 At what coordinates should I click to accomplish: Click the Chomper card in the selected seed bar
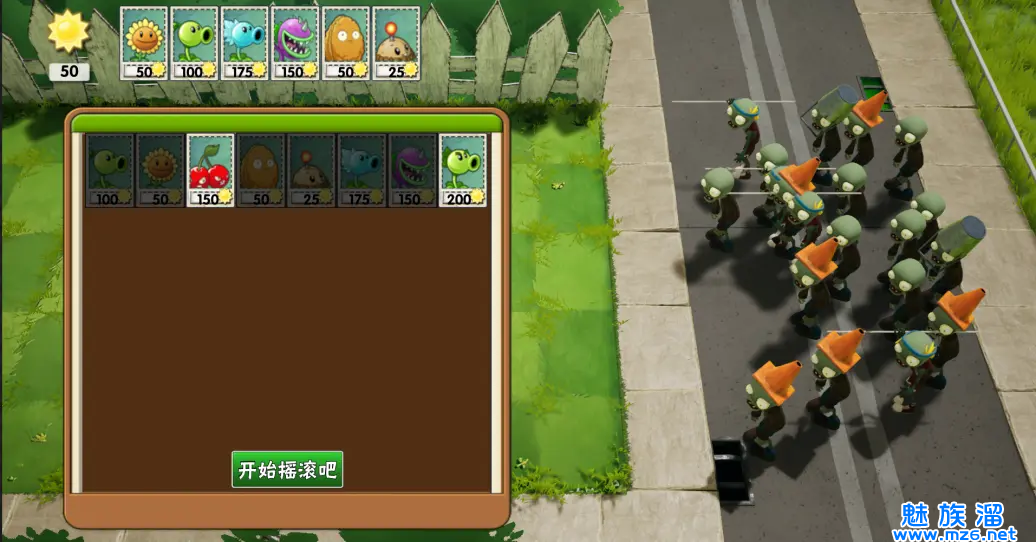click(x=295, y=43)
